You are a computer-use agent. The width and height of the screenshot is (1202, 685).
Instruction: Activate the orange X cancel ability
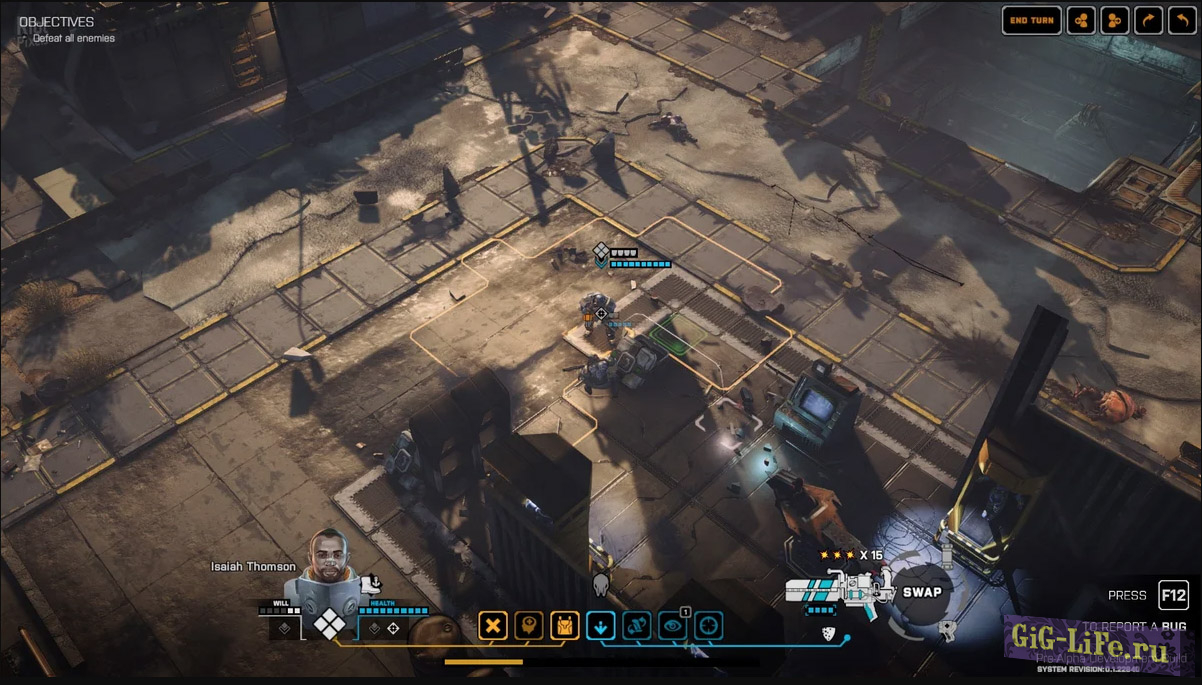click(x=492, y=627)
